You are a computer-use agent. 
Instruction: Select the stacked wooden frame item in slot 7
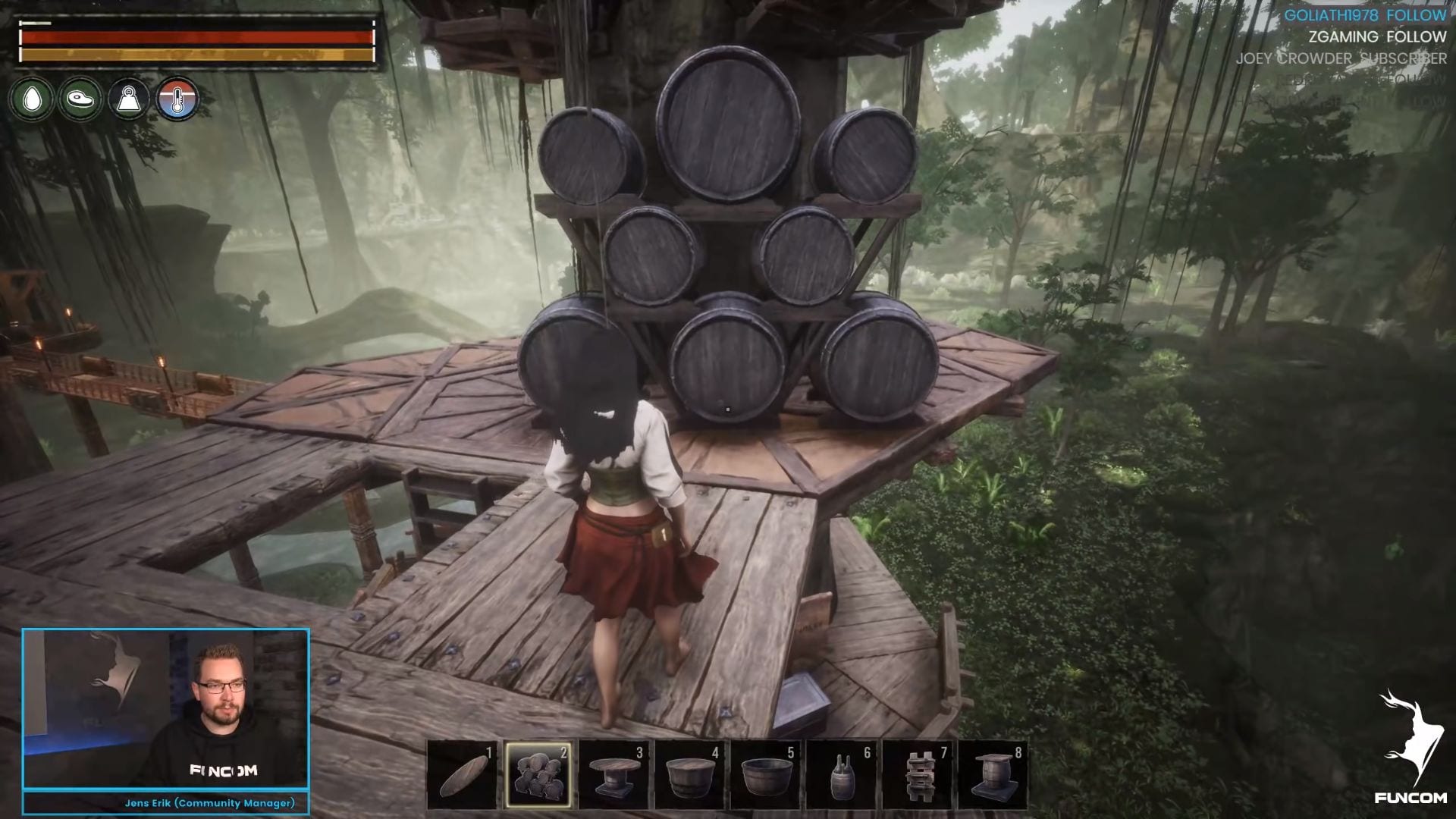(917, 774)
